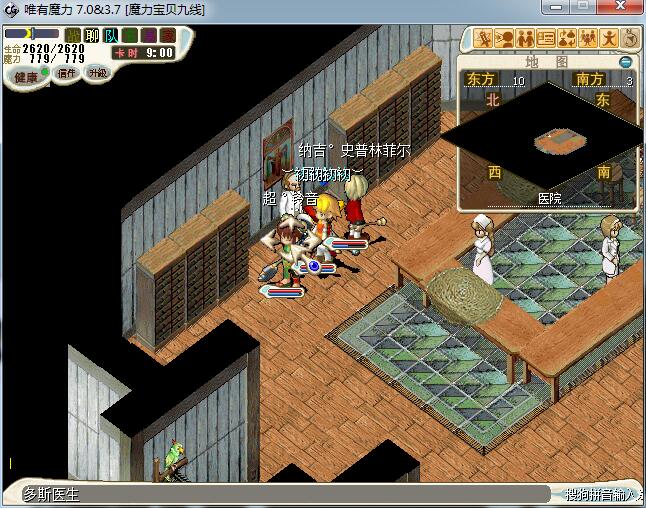
Task: Select the crossed-swords duel icon
Action: [x=483, y=39]
